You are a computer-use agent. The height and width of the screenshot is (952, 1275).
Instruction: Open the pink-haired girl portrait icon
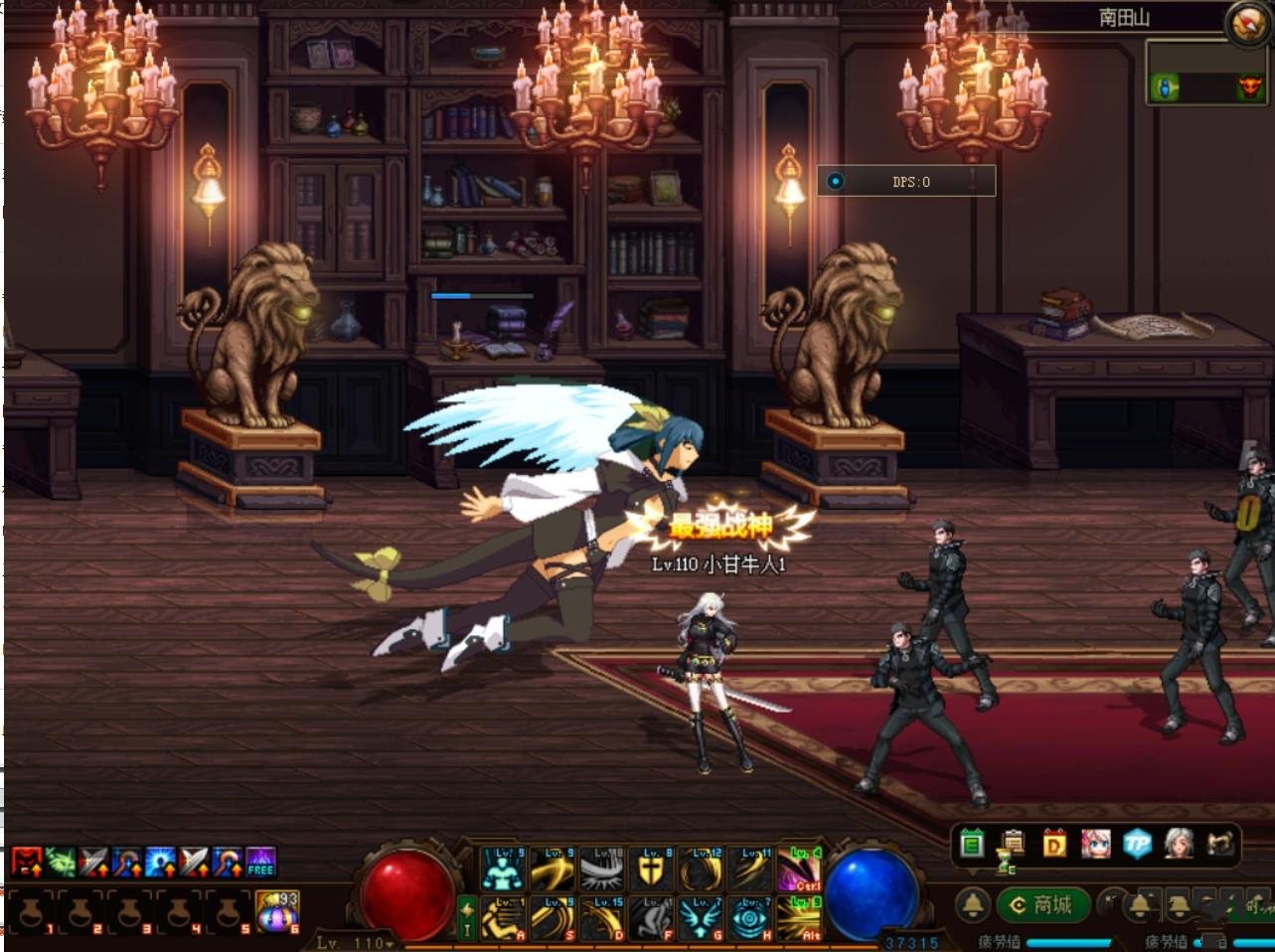pos(1095,845)
